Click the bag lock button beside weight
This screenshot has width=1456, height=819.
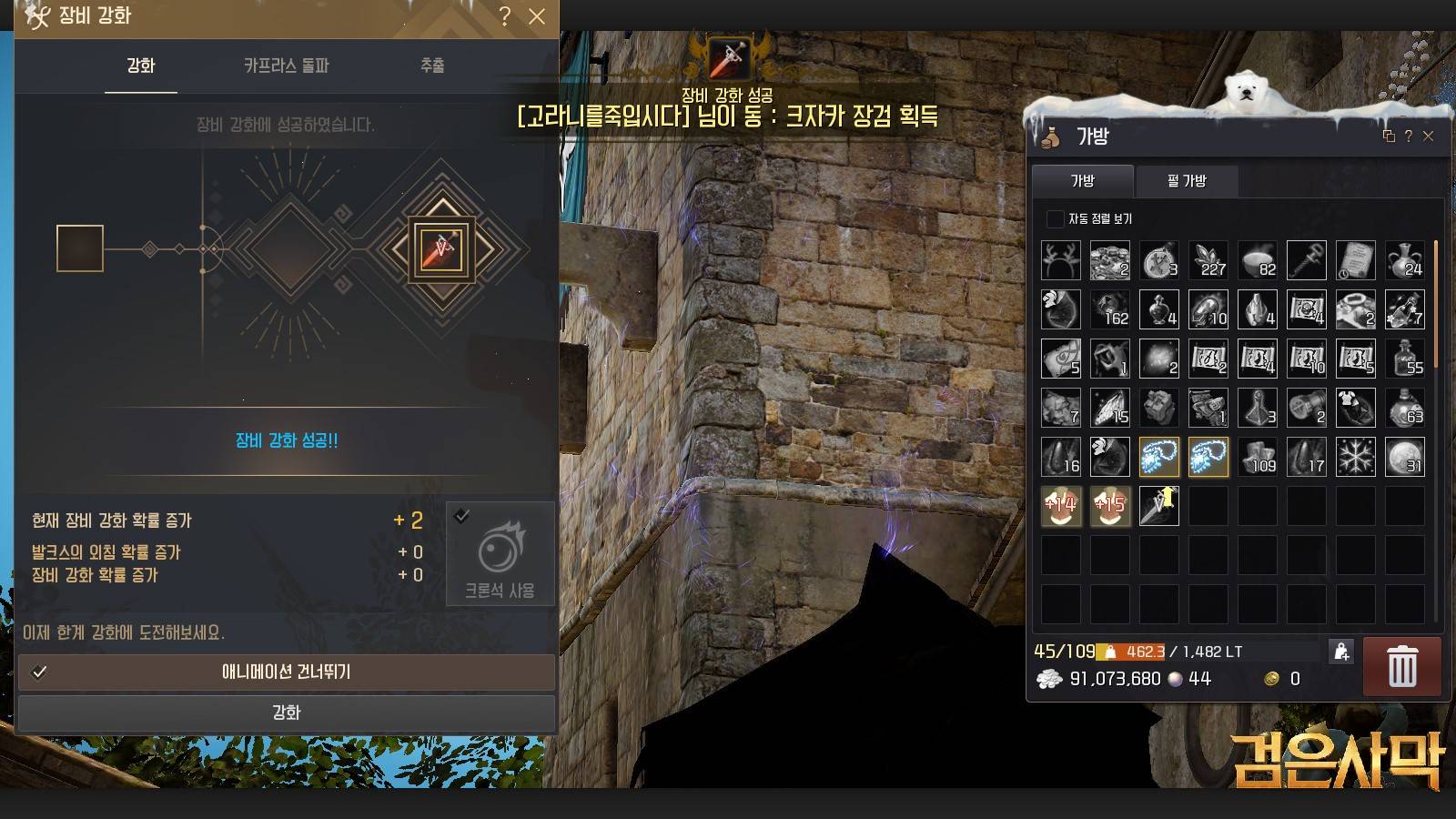pyautogui.click(x=1341, y=652)
